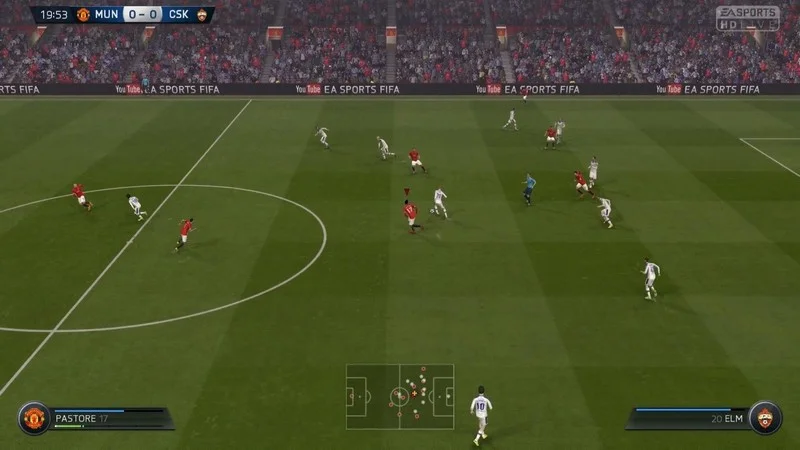
Task: Click the CSKA crest beside ELM
Action: [x=766, y=418]
